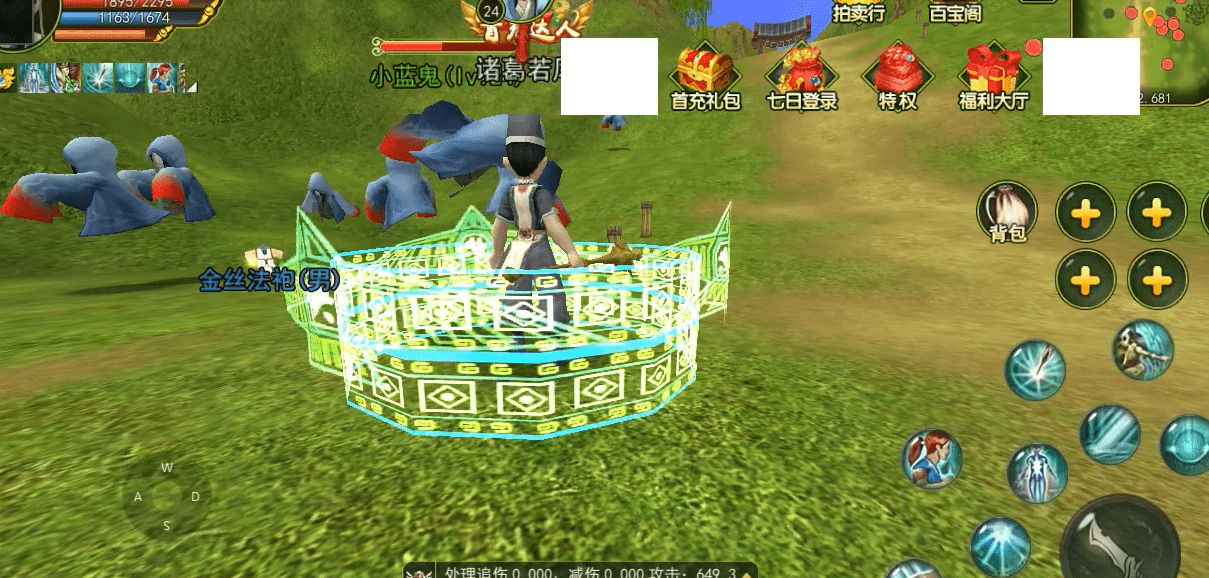This screenshot has width=1209, height=578.
Task: Open the 百万达人 event banner
Action: (526, 20)
